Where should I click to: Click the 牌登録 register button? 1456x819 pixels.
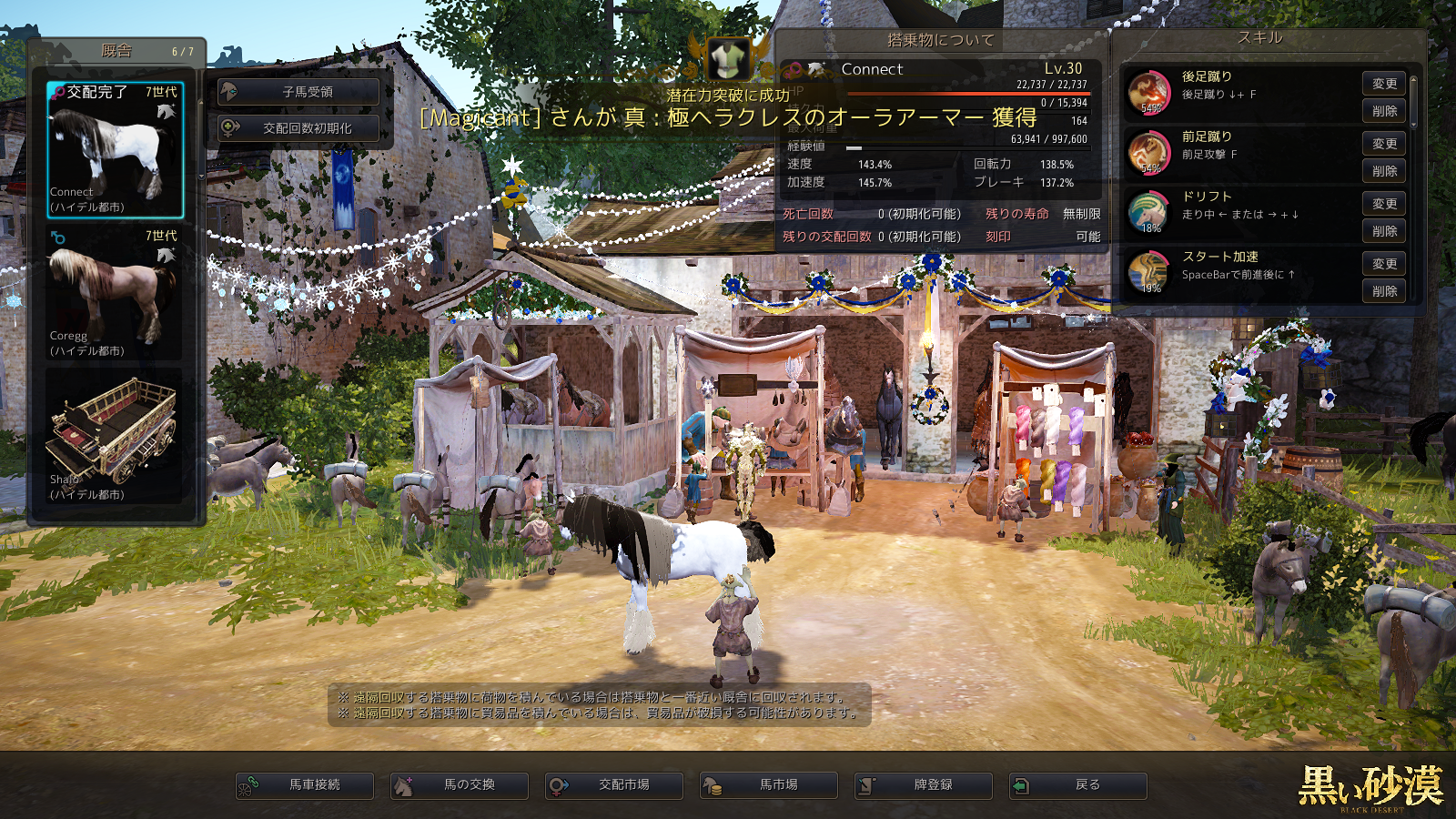coord(924,784)
